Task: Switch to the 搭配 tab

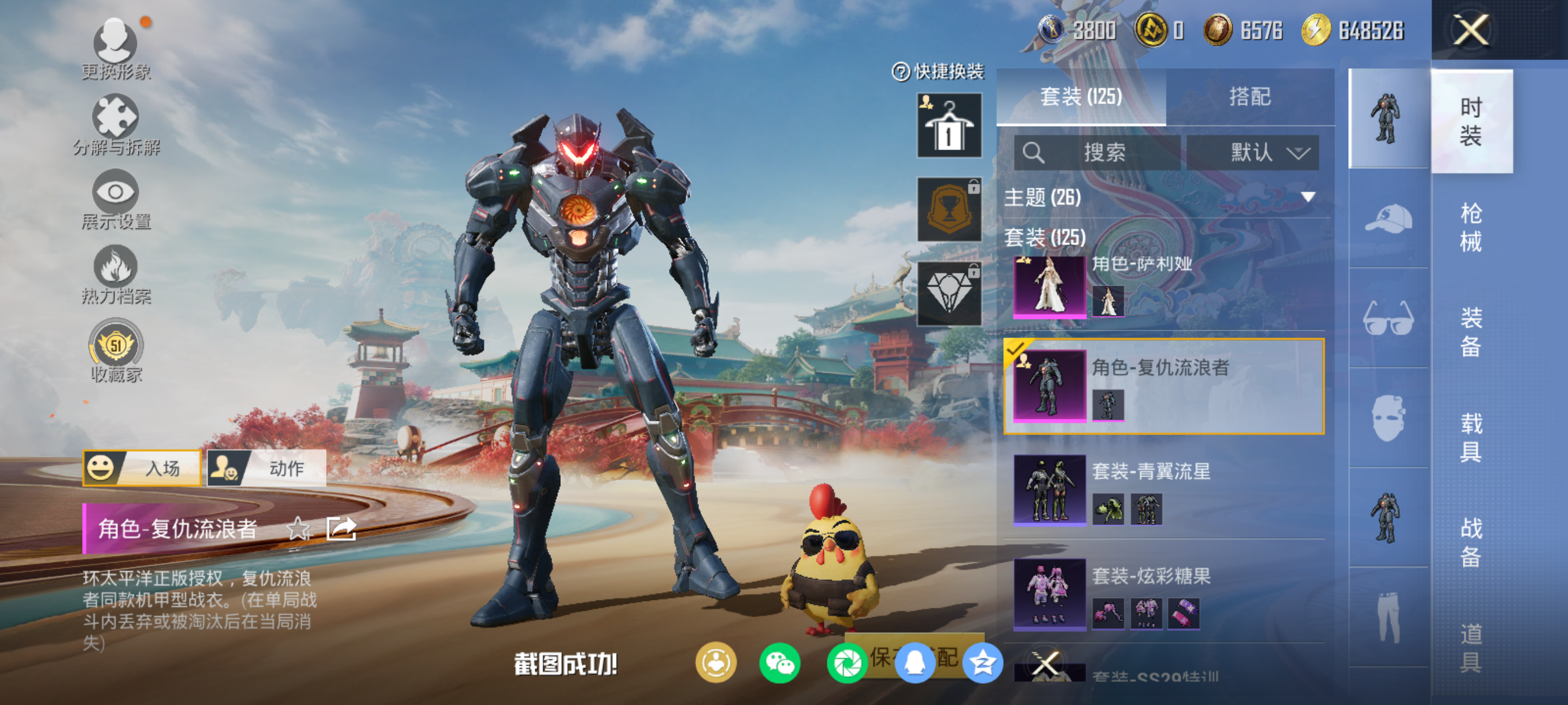Action: [1249, 97]
